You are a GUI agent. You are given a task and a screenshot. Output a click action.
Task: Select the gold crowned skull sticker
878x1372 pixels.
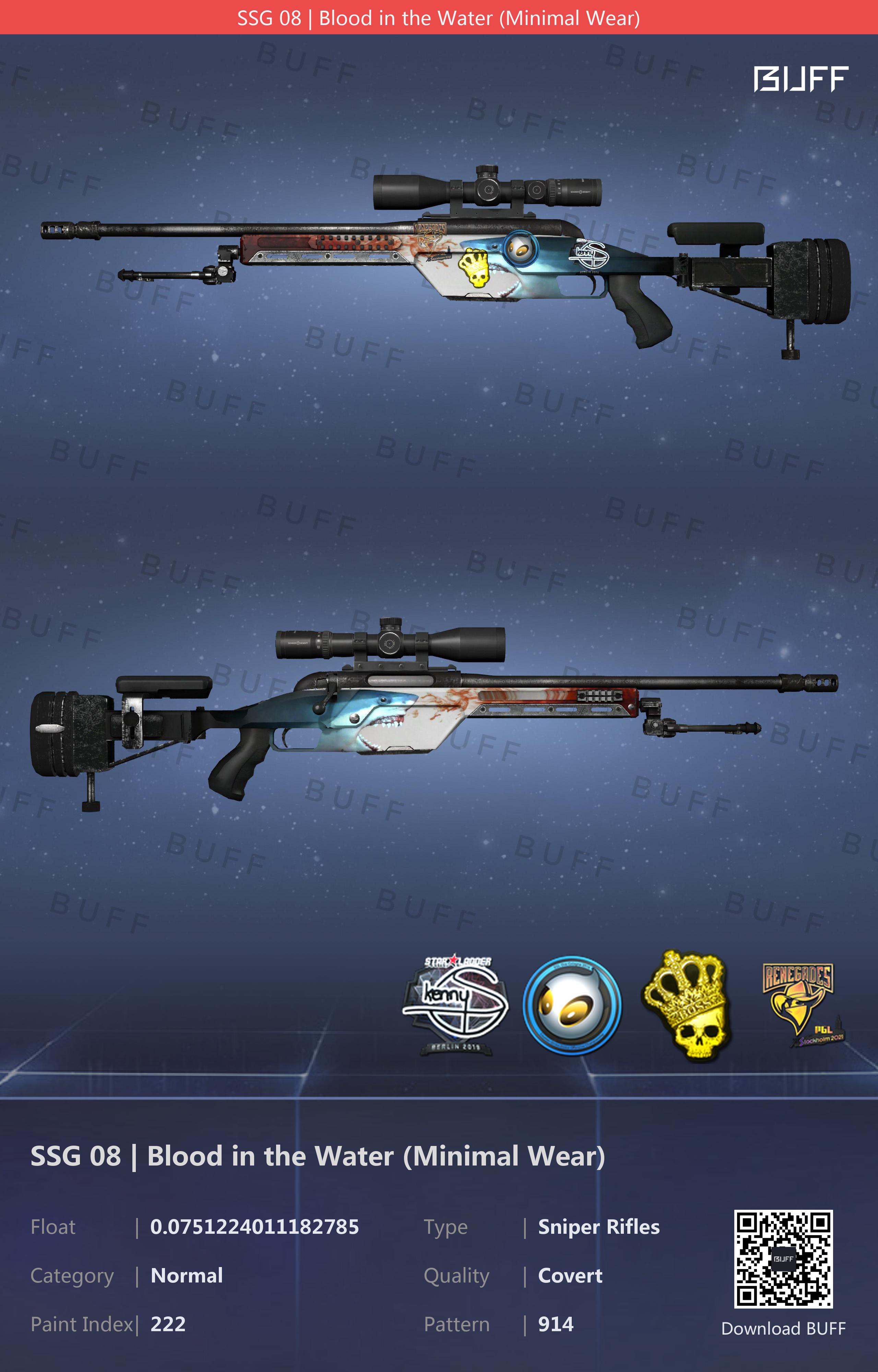(686, 1005)
